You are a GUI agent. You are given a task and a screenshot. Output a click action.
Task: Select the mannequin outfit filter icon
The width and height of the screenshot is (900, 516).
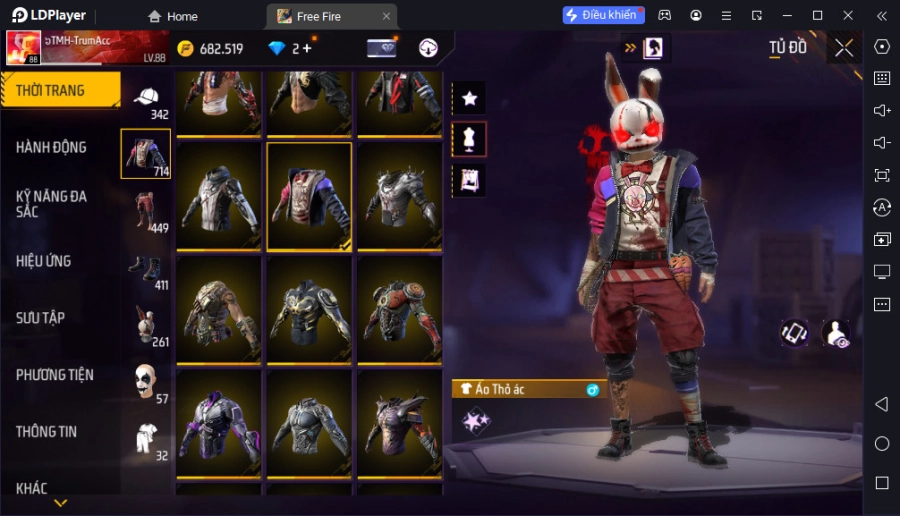coord(469,139)
